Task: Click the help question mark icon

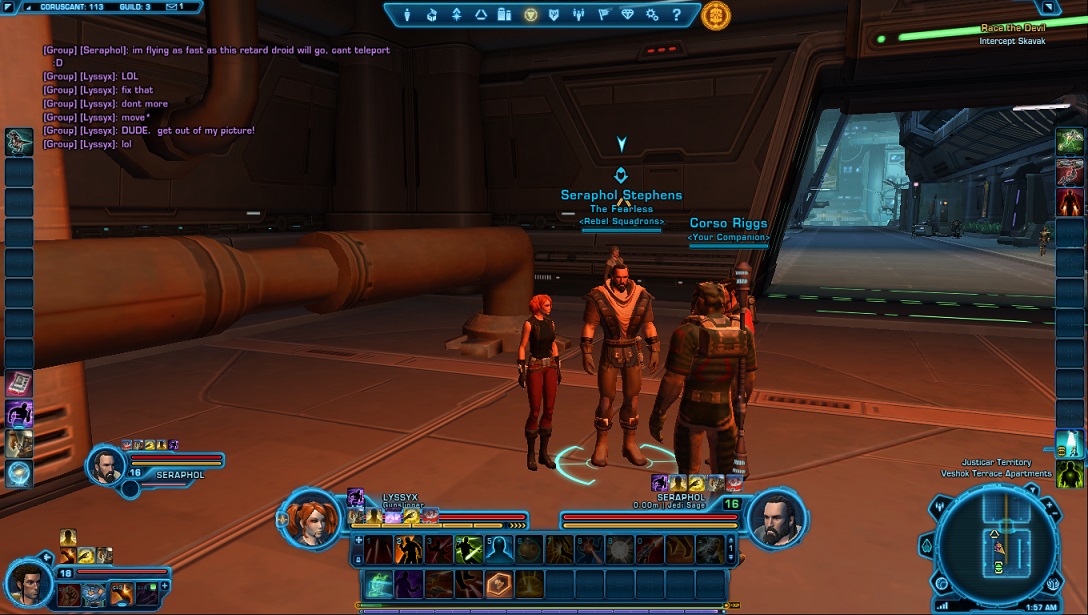Action: point(677,15)
